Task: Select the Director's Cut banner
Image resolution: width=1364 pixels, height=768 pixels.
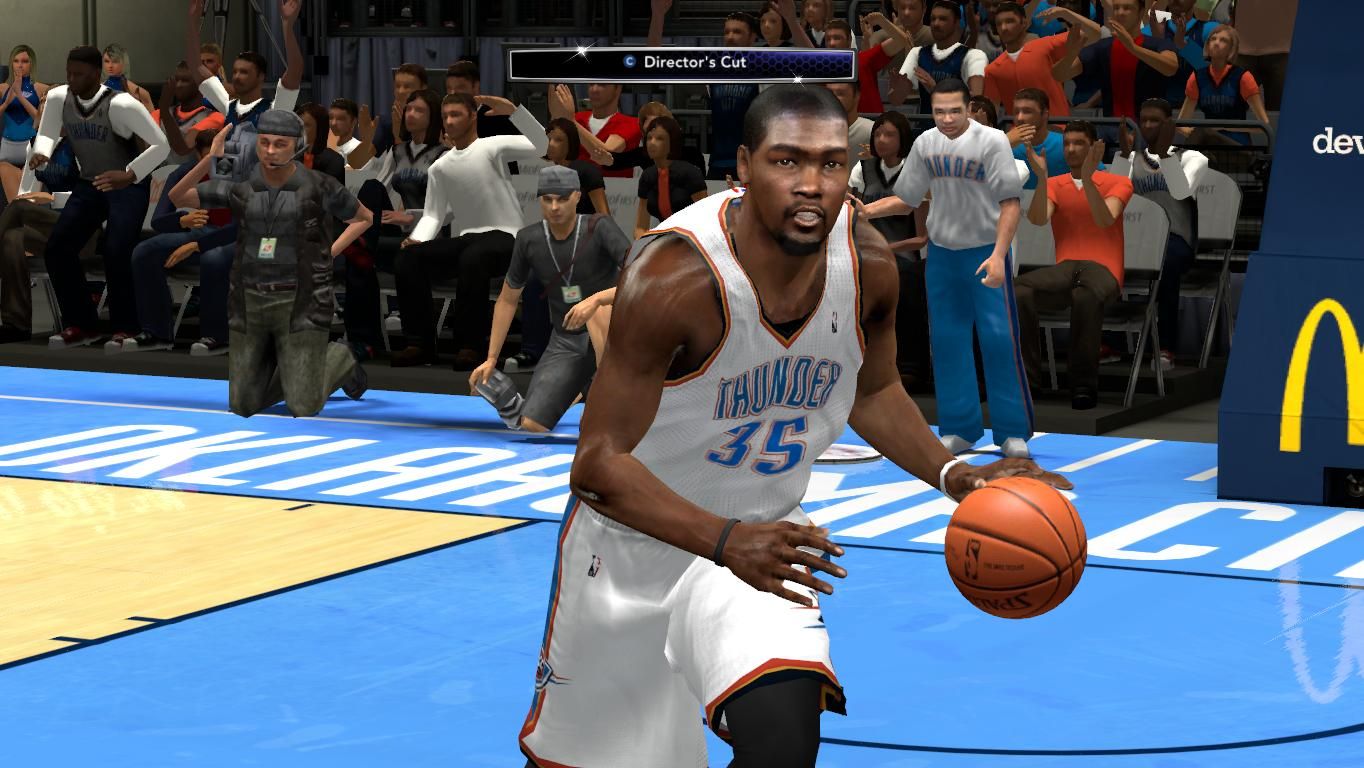Action: (682, 63)
